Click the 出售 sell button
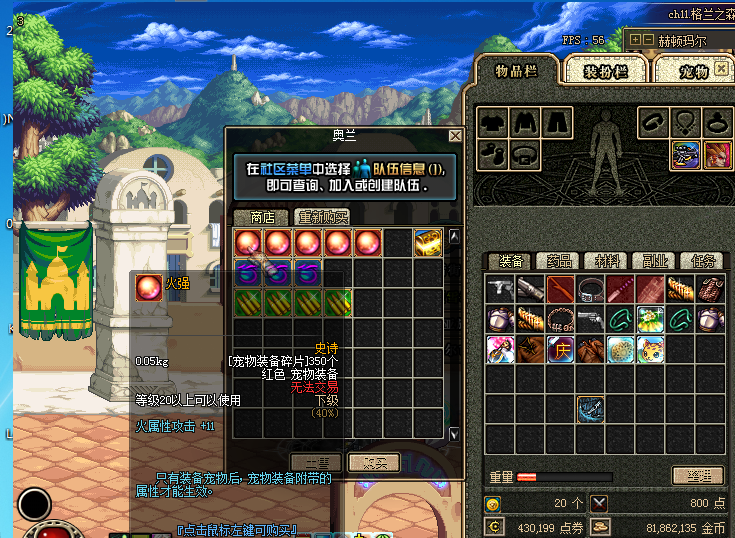 (x=317, y=463)
